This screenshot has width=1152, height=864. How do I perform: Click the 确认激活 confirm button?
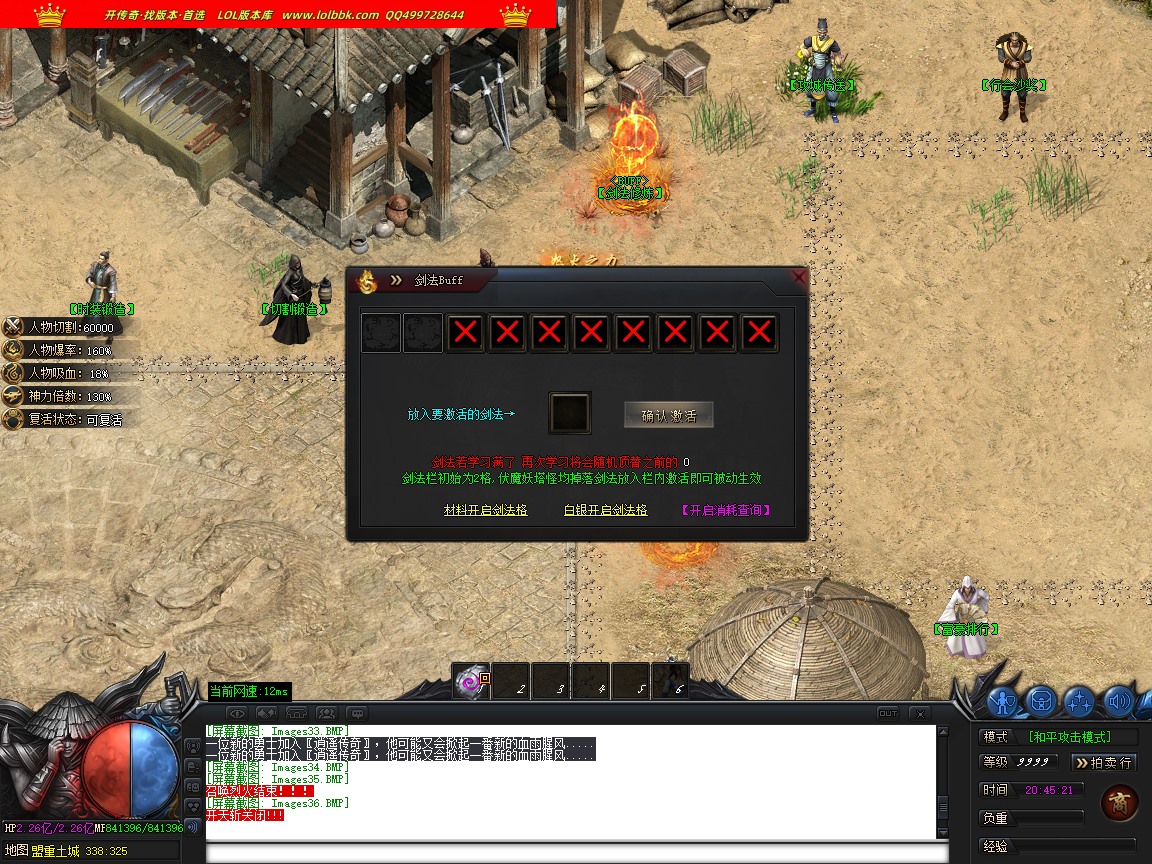pos(668,415)
